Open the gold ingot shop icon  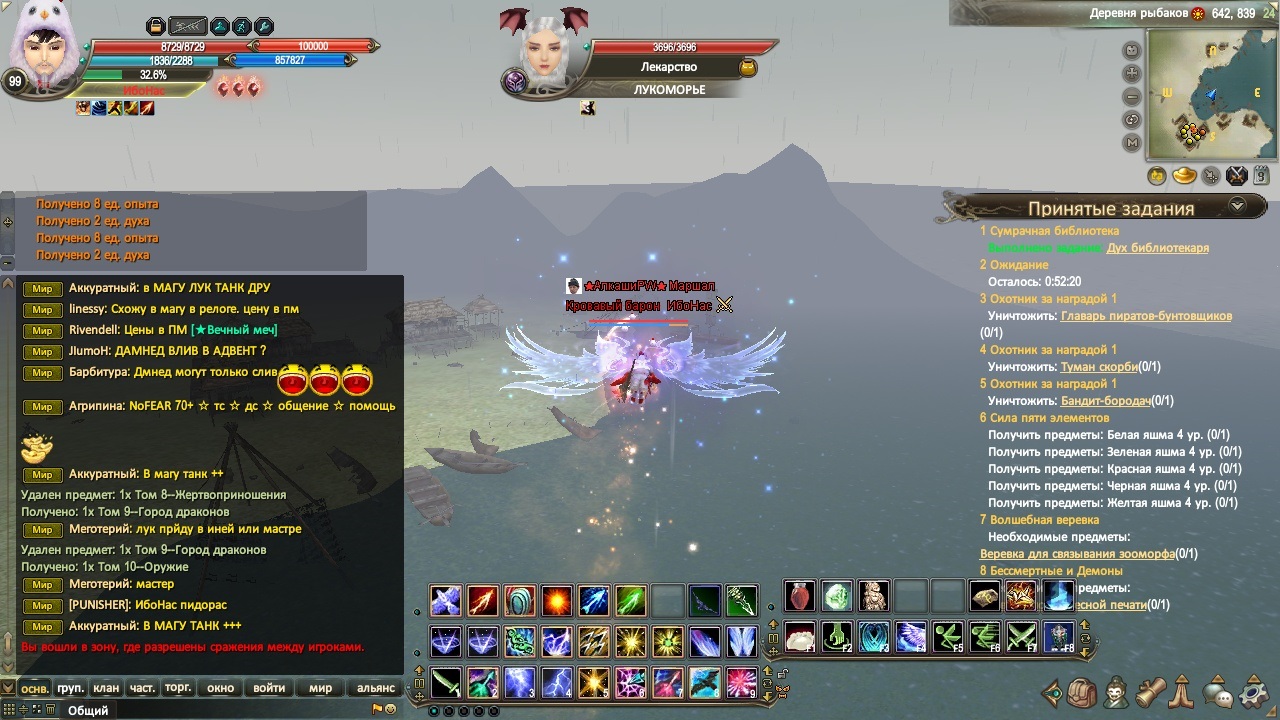pos(1184,176)
